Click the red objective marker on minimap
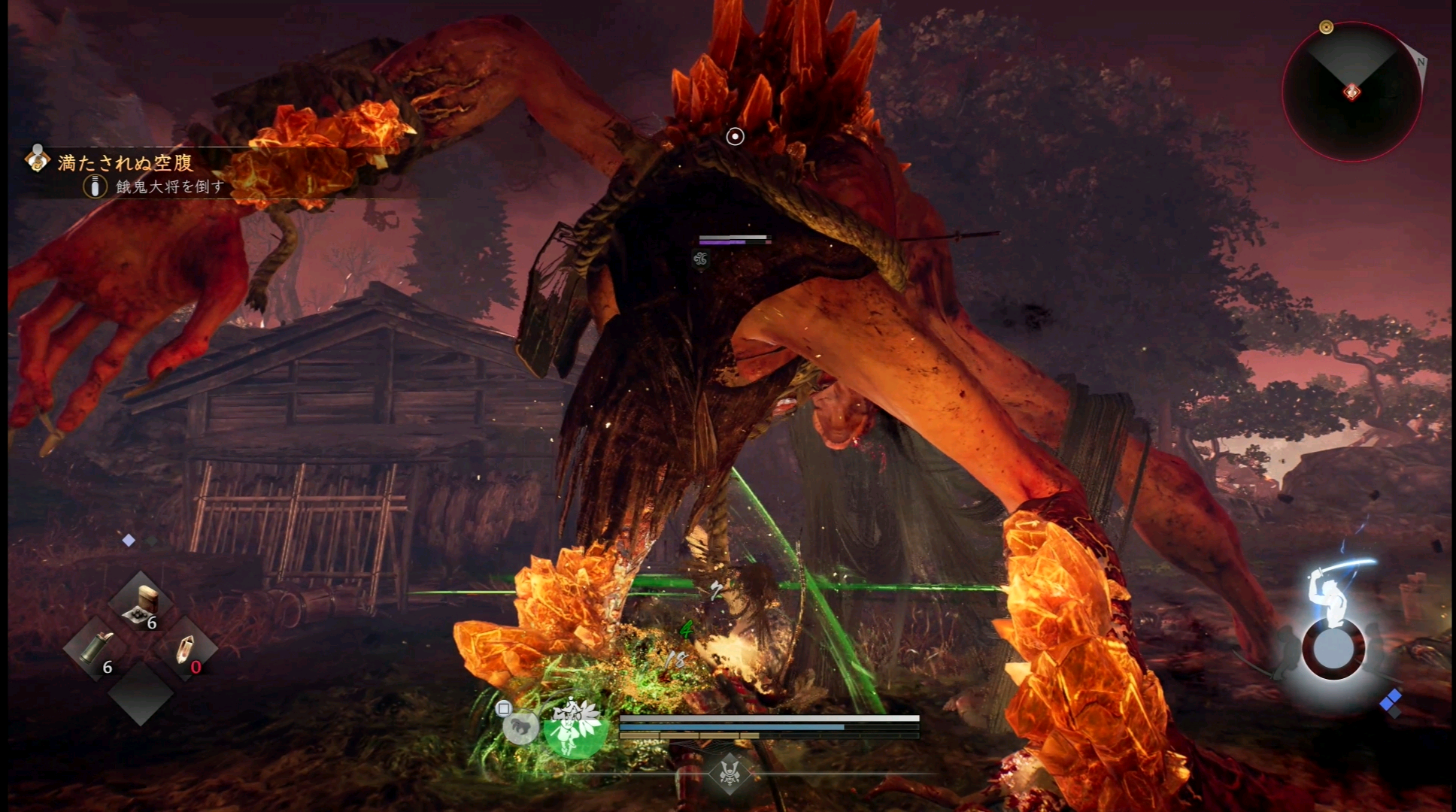The width and height of the screenshot is (1456, 812). pyautogui.click(x=1351, y=92)
